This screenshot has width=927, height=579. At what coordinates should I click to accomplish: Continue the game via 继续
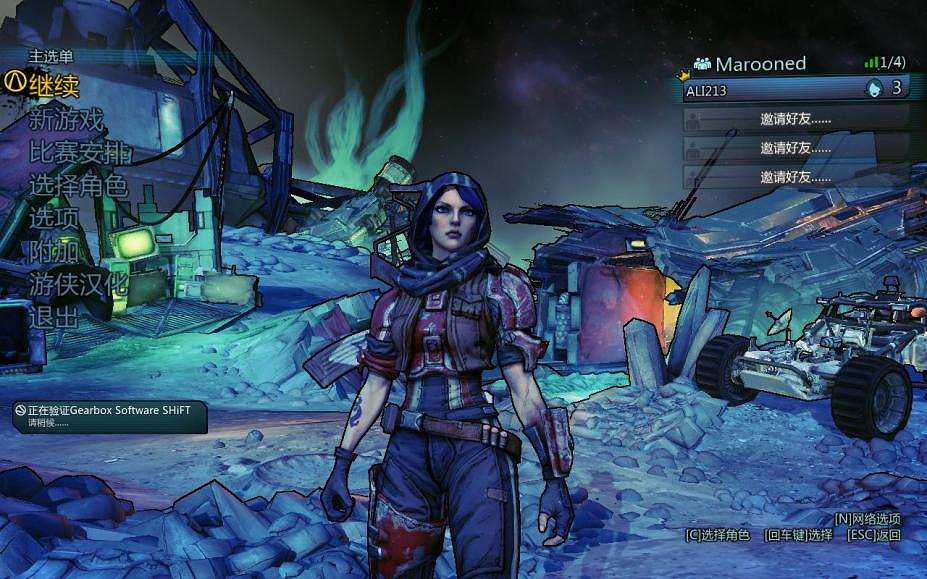54,85
